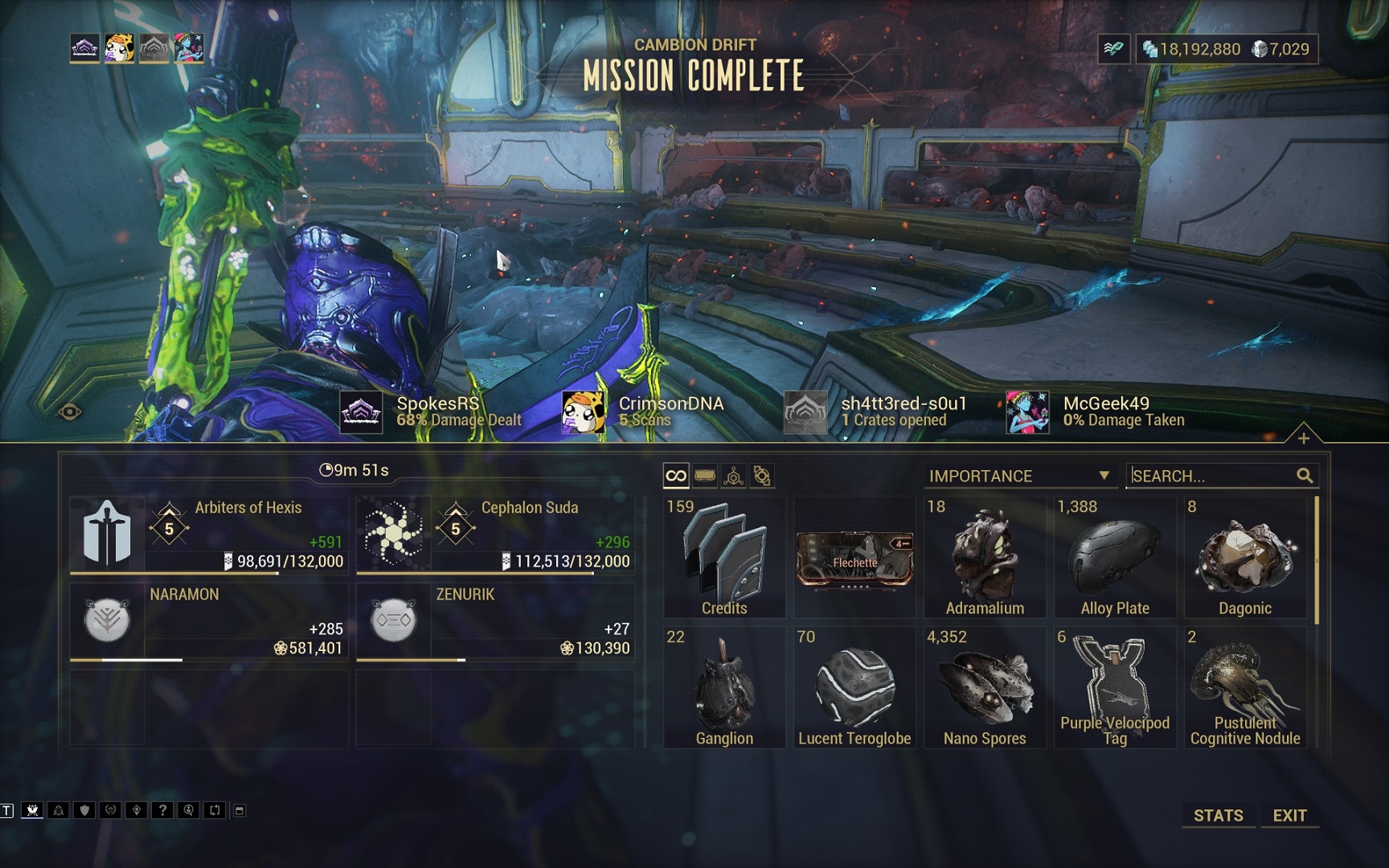Image resolution: width=1389 pixels, height=868 pixels.
Task: Select the Lucent Teroglobe reward
Action: [854, 687]
